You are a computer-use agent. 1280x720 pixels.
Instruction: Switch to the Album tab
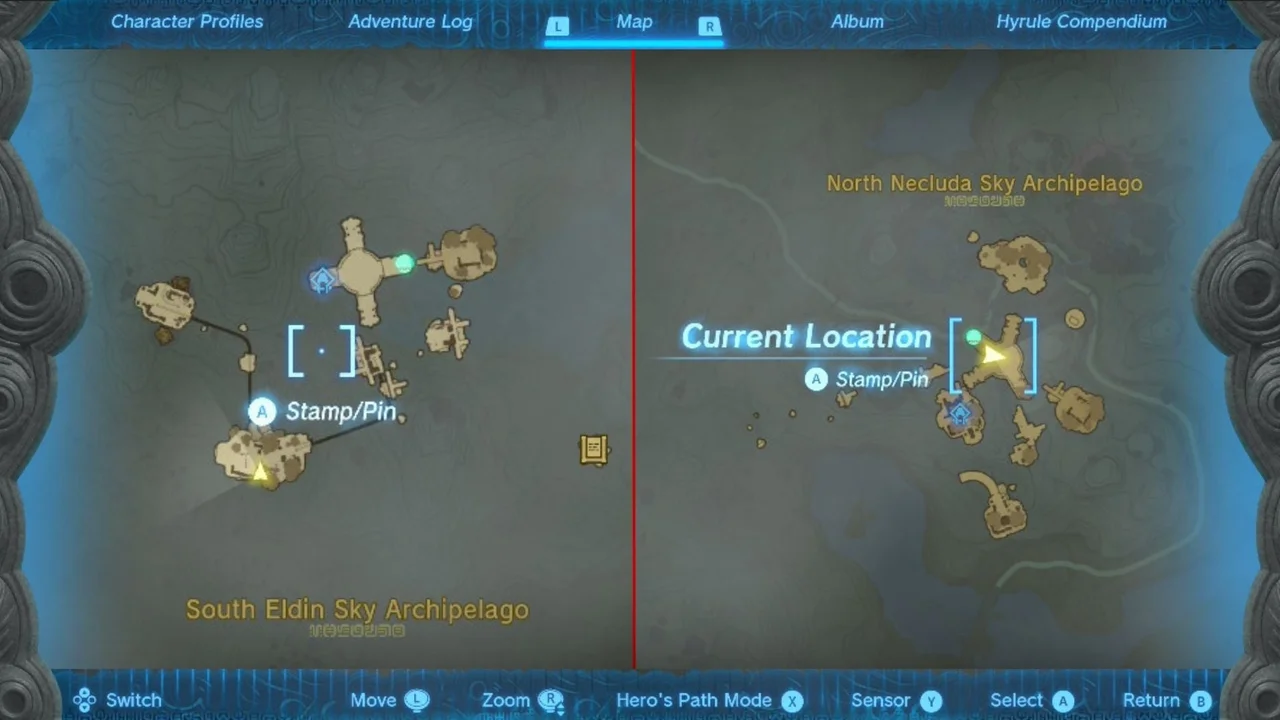coord(857,21)
